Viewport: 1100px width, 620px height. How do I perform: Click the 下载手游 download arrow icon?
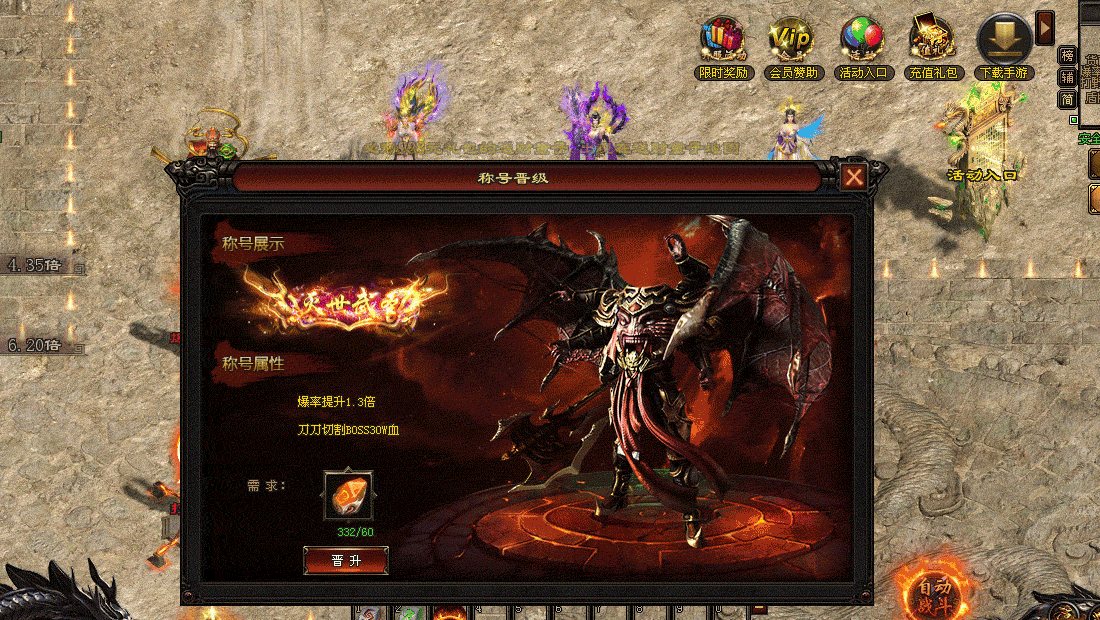point(1004,40)
